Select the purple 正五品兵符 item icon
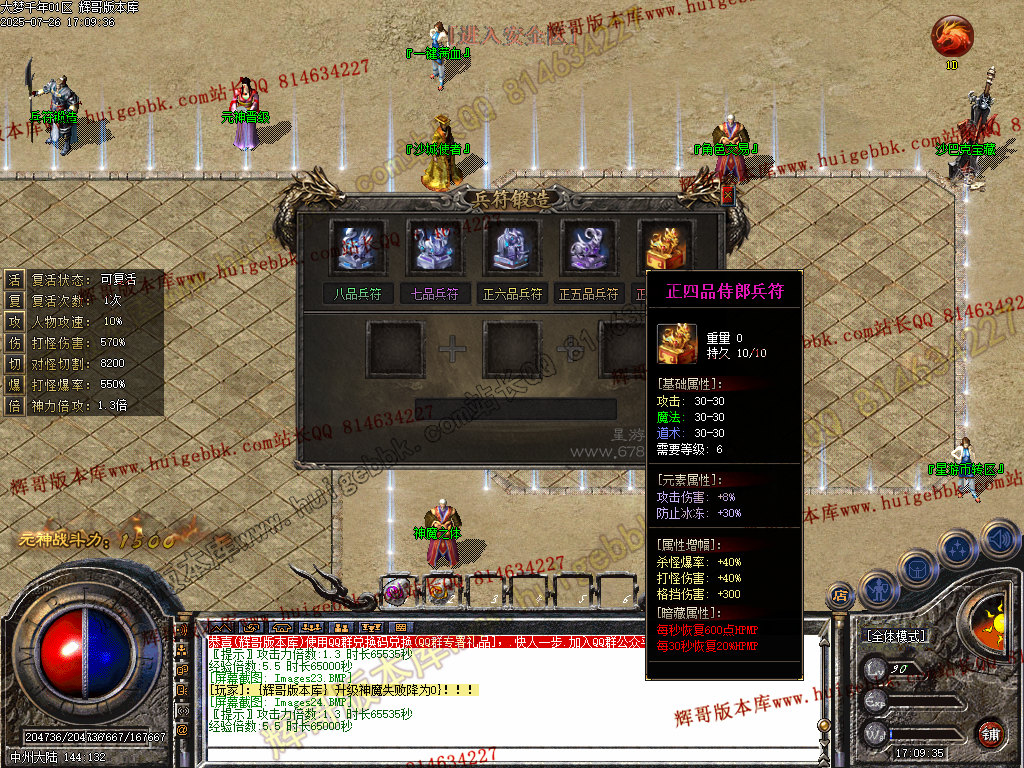Viewport: 1024px width, 768px height. click(590, 247)
